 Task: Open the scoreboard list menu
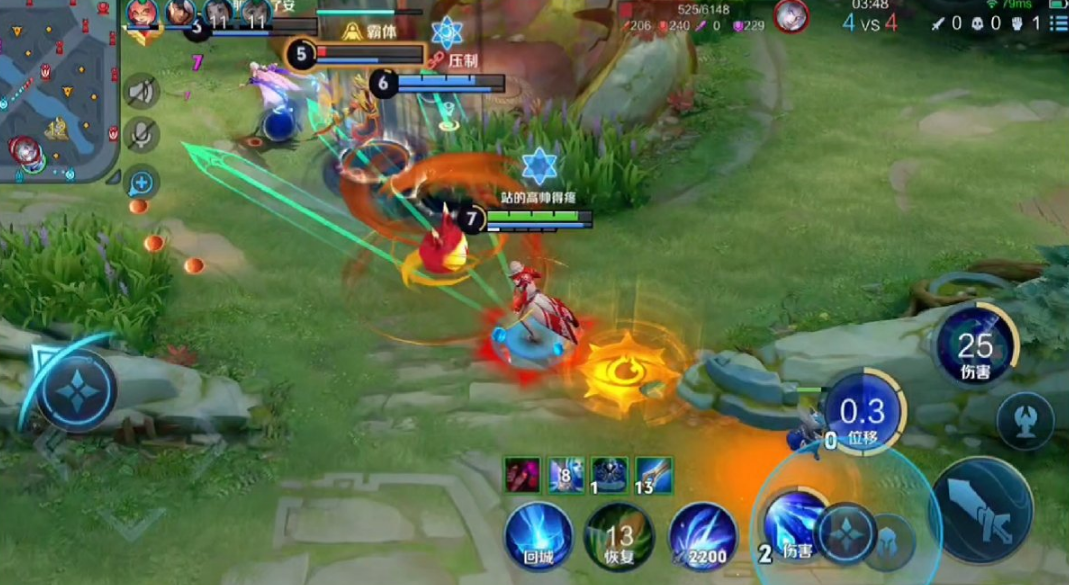point(1058,23)
